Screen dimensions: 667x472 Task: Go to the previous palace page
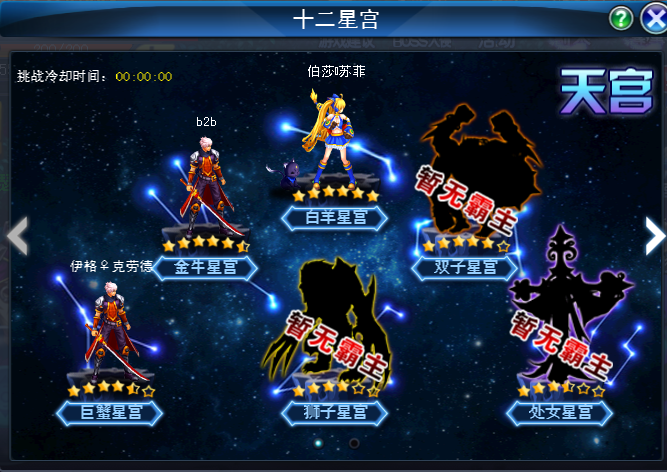[x=16, y=236]
